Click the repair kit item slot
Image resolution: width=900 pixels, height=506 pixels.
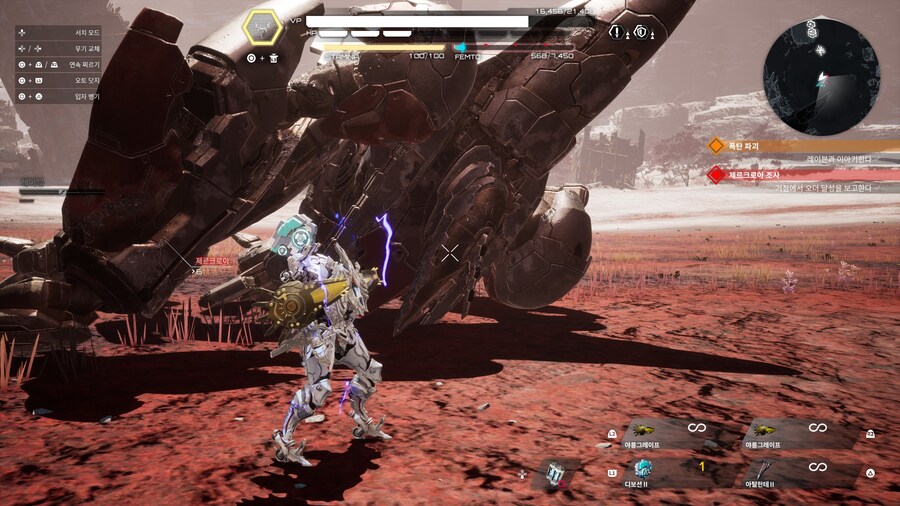pyautogui.click(x=553, y=473)
